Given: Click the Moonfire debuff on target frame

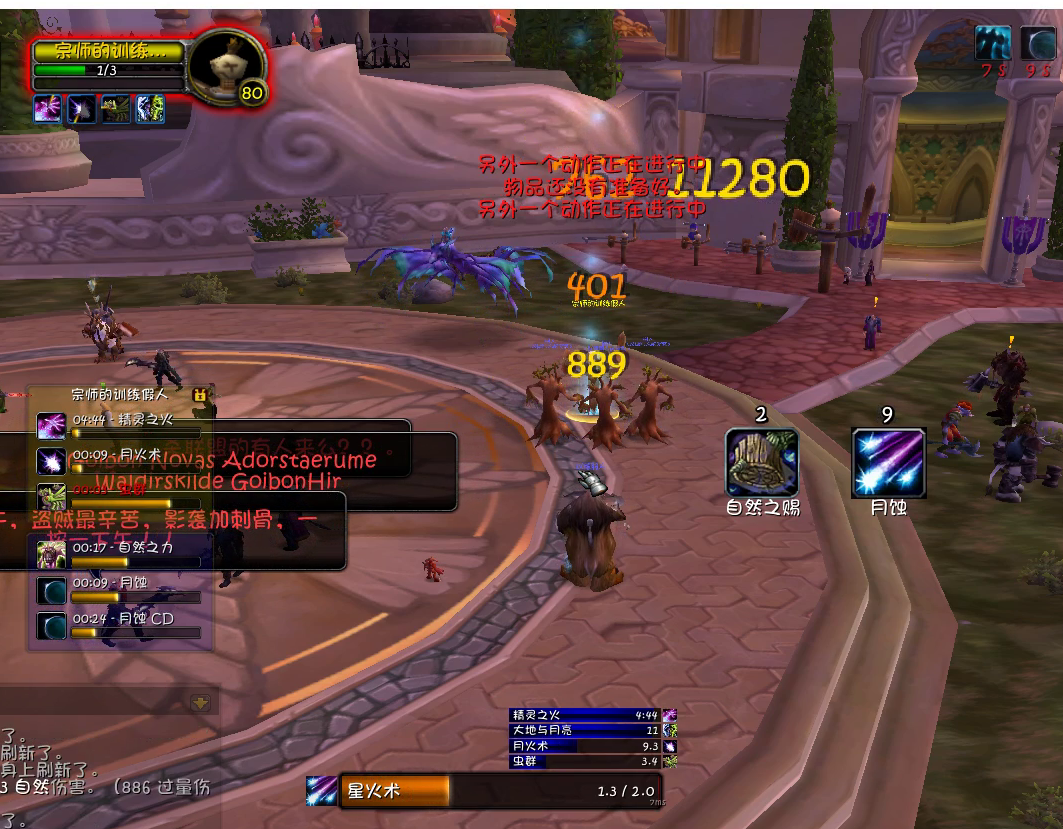Looking at the screenshot, I should coord(82,109).
